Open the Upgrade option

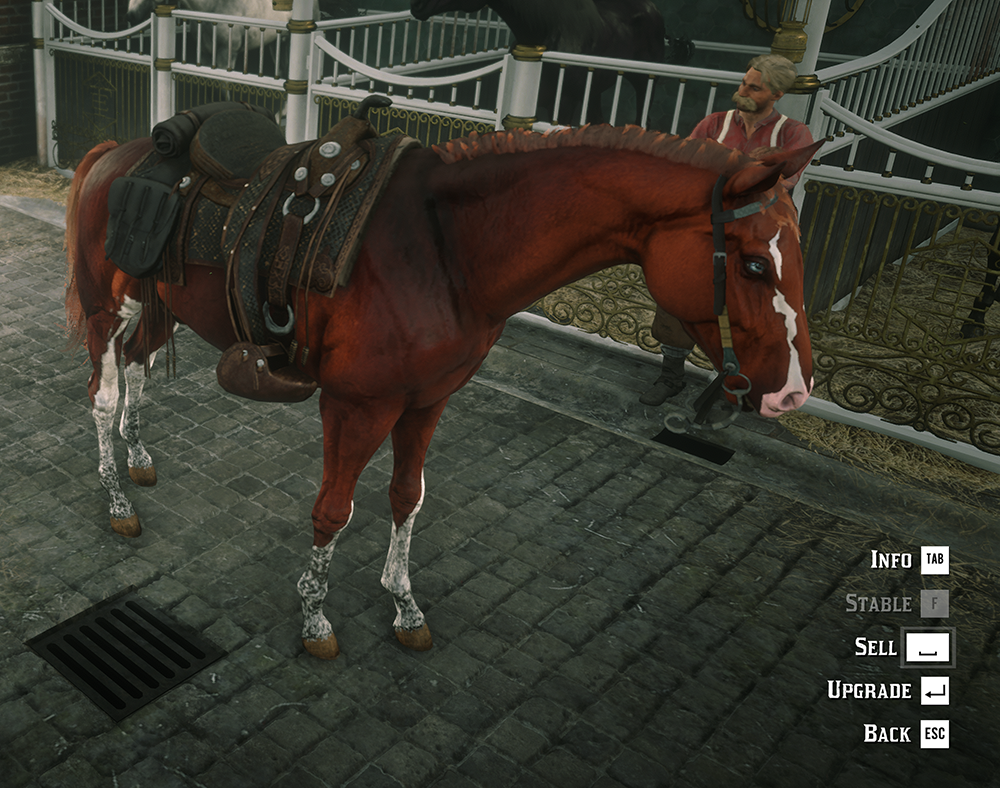[888, 690]
